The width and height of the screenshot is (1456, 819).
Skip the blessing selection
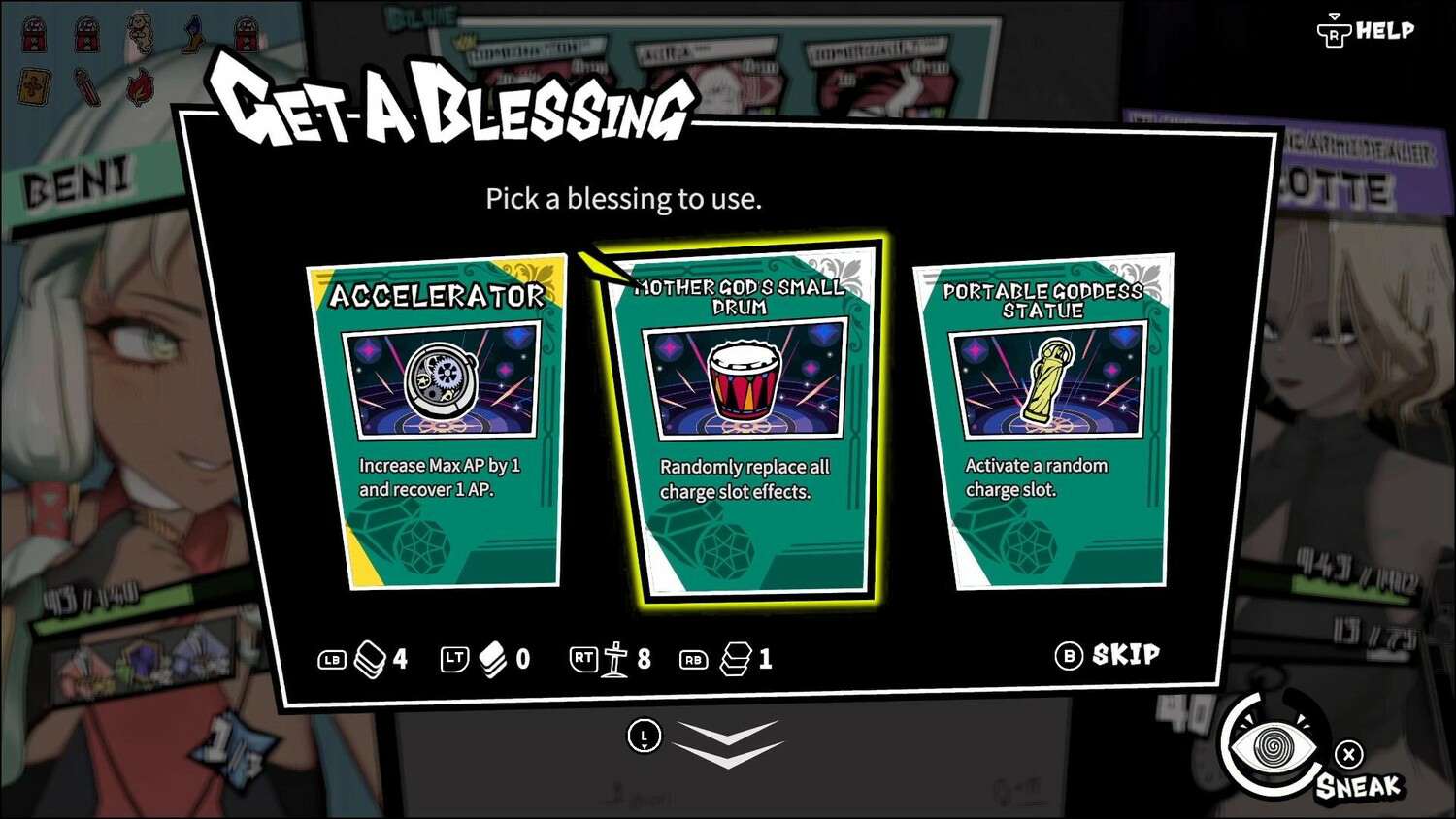point(1109,655)
